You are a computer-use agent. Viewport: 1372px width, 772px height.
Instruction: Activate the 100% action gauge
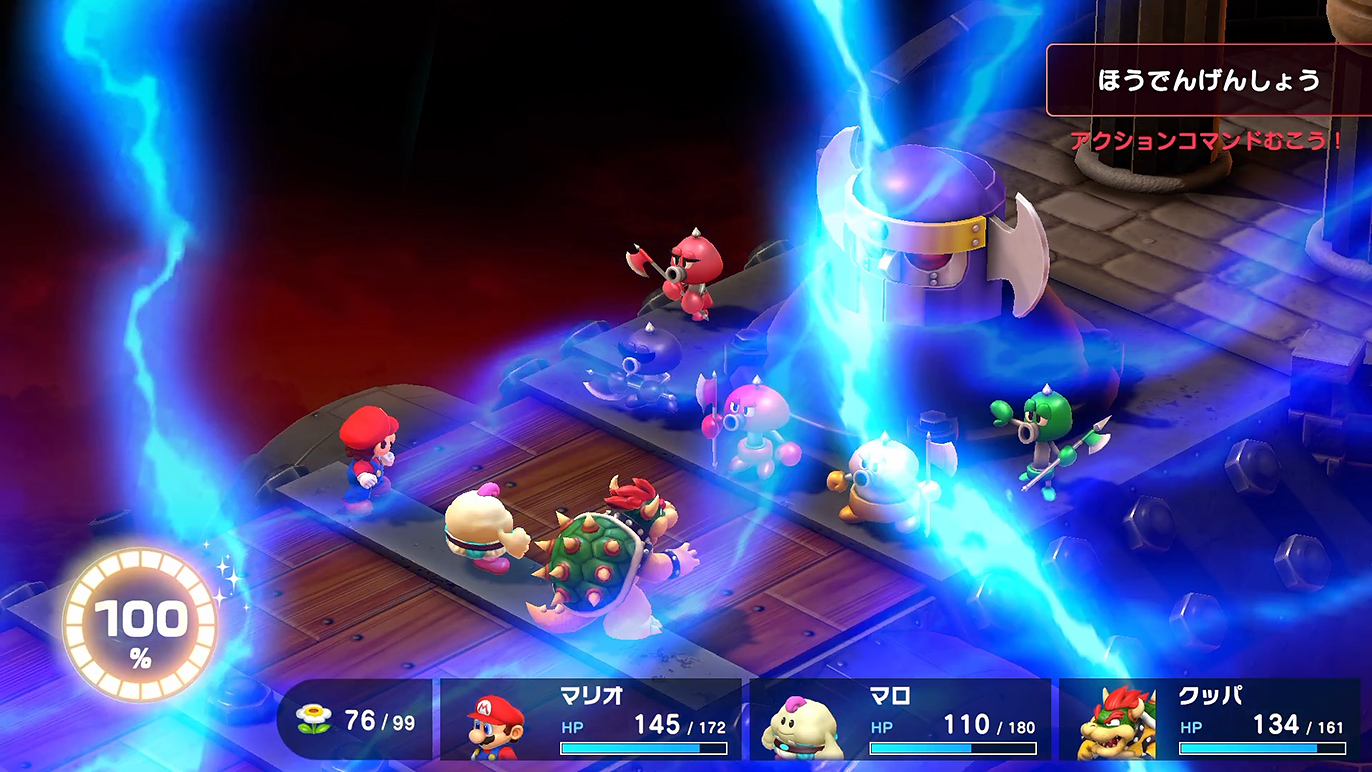point(140,625)
